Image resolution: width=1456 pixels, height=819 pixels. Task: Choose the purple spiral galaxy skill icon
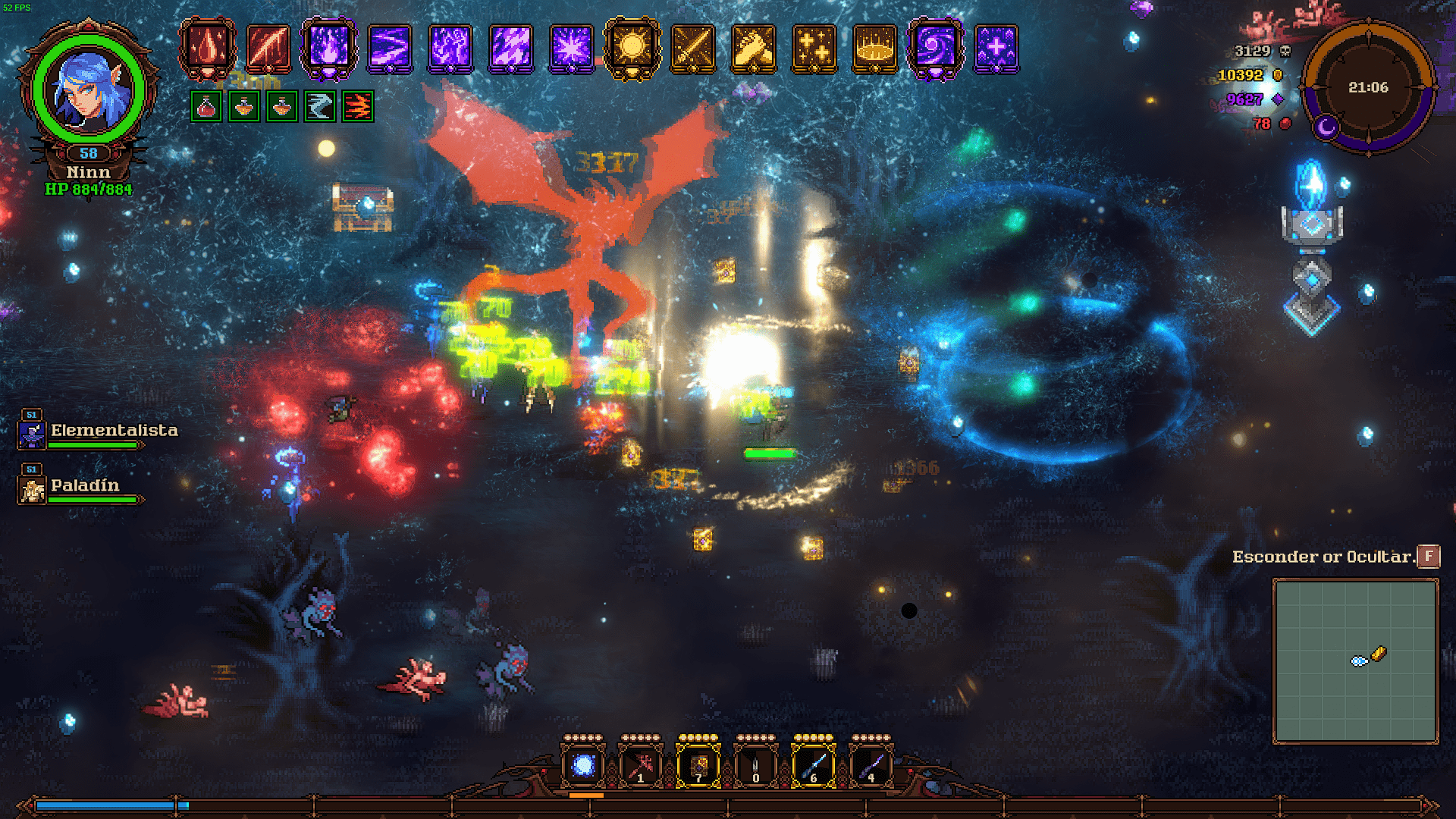click(x=935, y=48)
